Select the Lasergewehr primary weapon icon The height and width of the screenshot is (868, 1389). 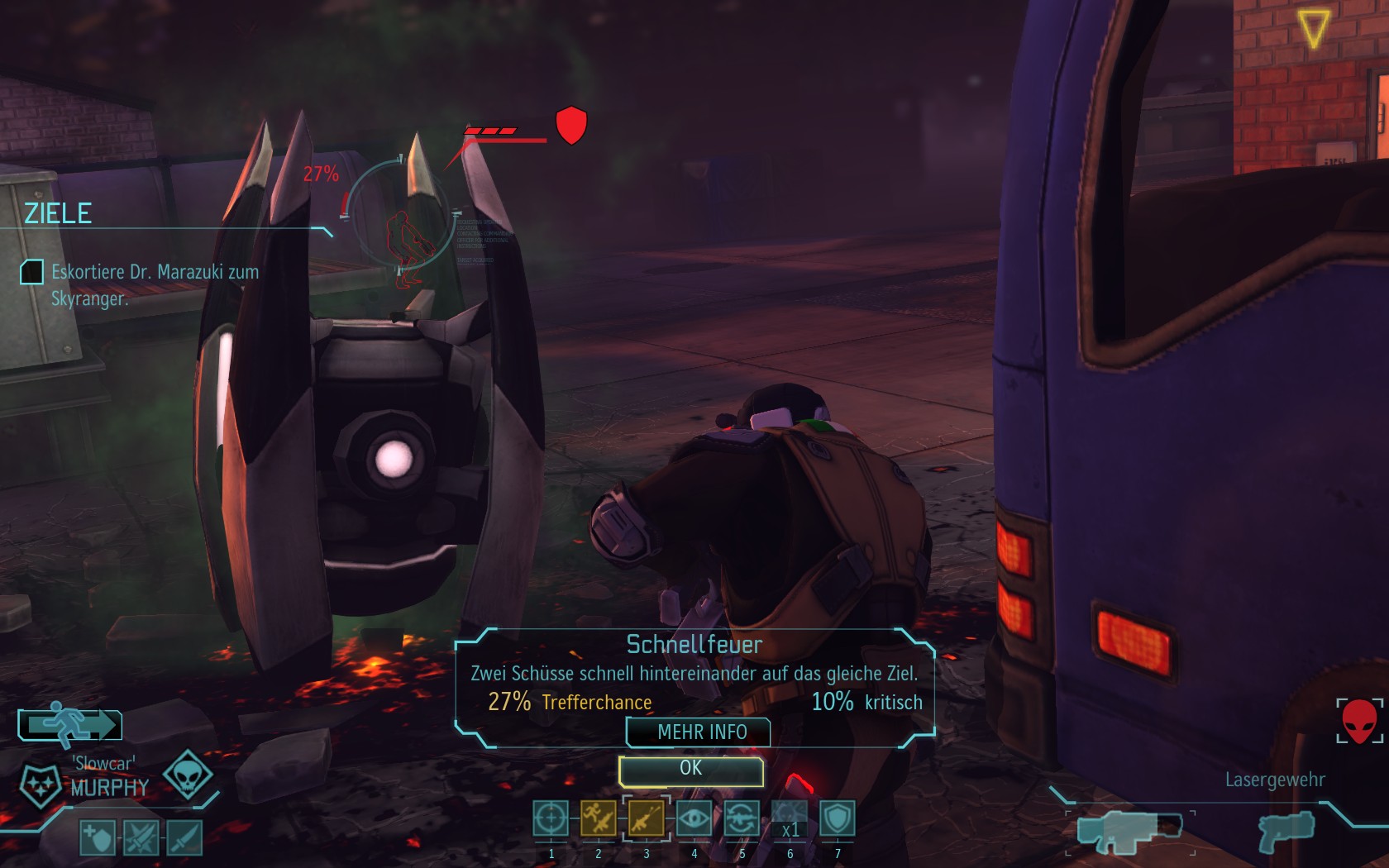pos(1129,831)
